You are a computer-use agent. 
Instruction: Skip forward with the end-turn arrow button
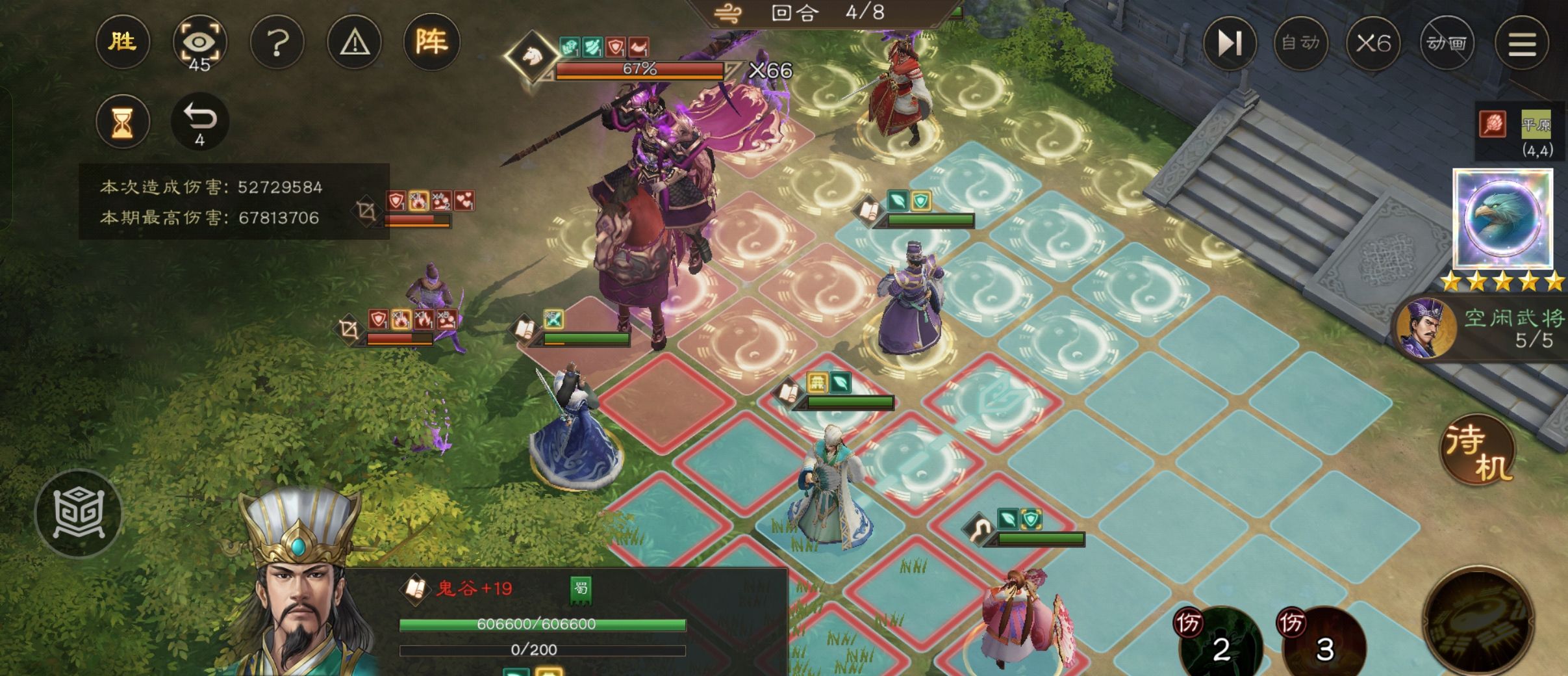click(x=1229, y=43)
